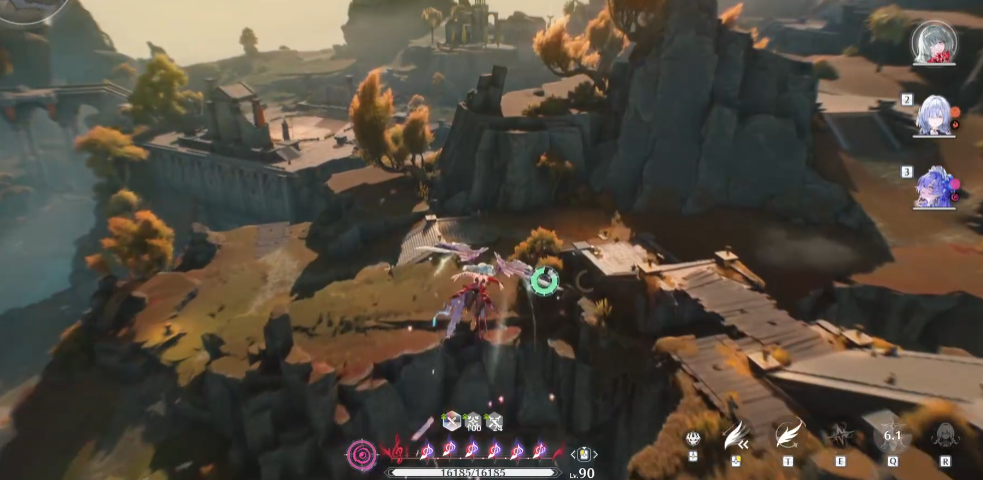
Task: Cast the character portrait ultimate ability
Action: [943, 435]
